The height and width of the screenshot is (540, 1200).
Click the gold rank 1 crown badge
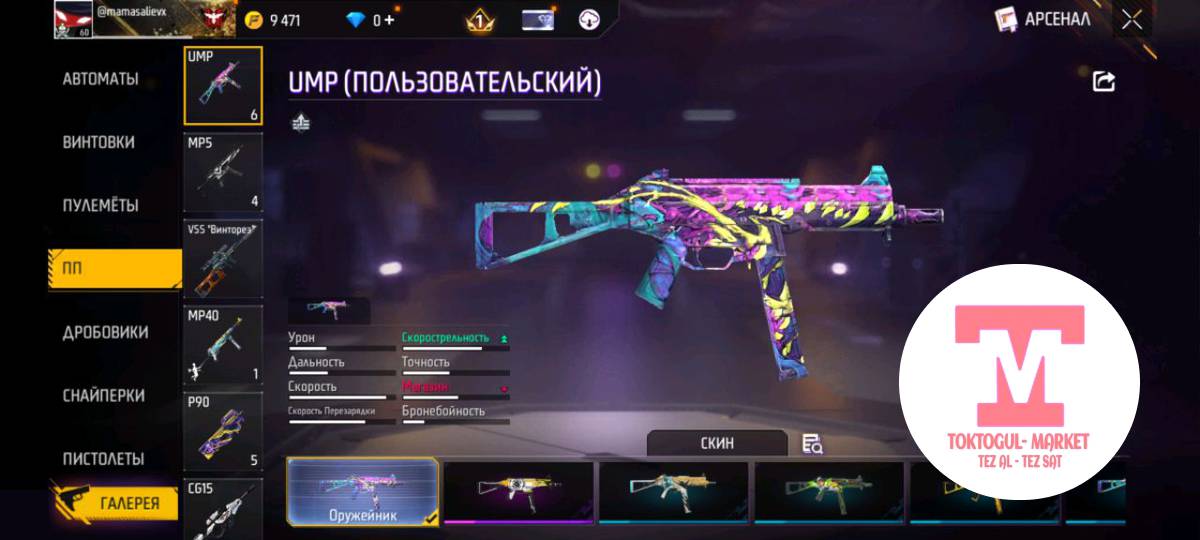480,19
